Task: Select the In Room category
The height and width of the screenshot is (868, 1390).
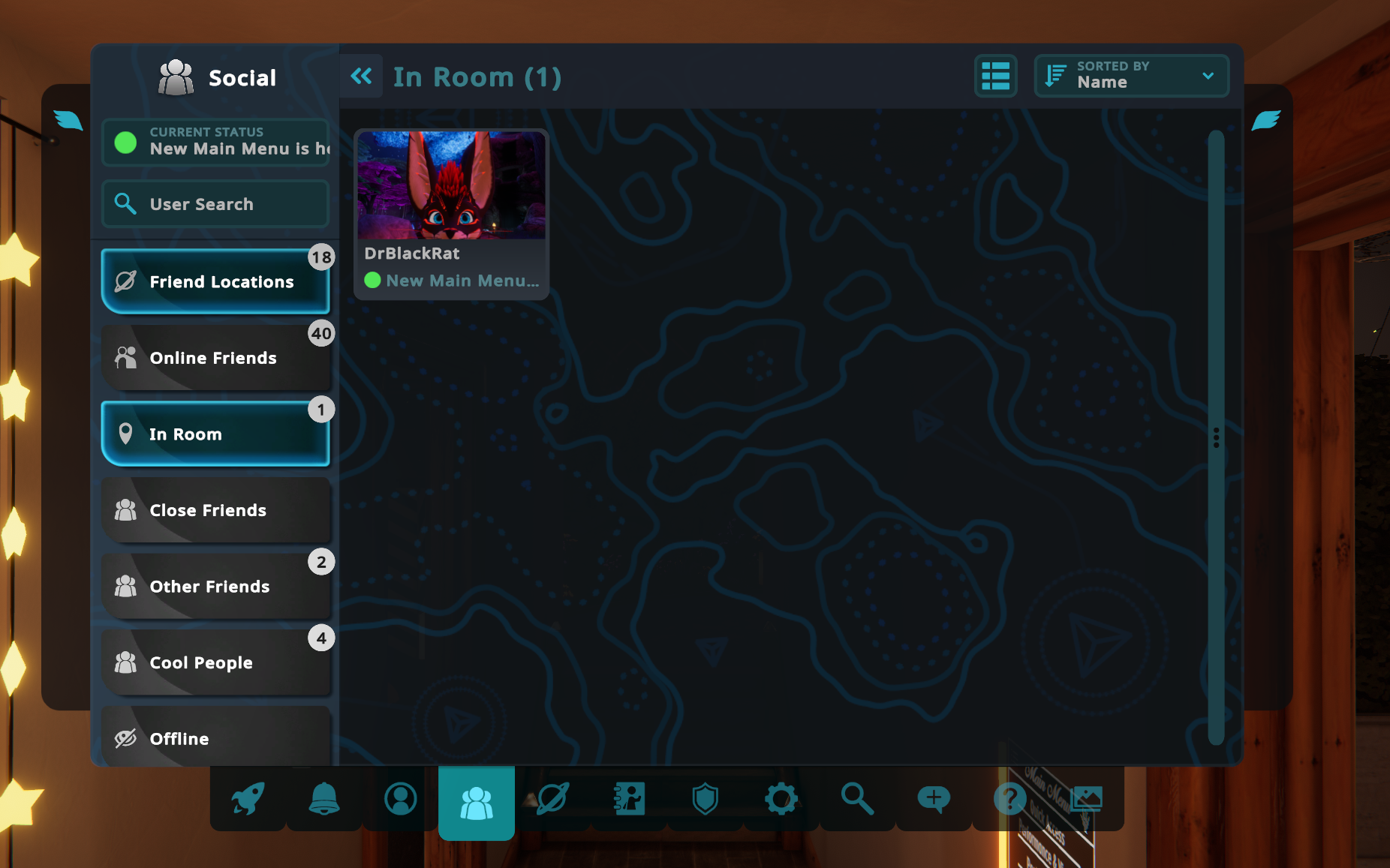Action: tap(215, 434)
